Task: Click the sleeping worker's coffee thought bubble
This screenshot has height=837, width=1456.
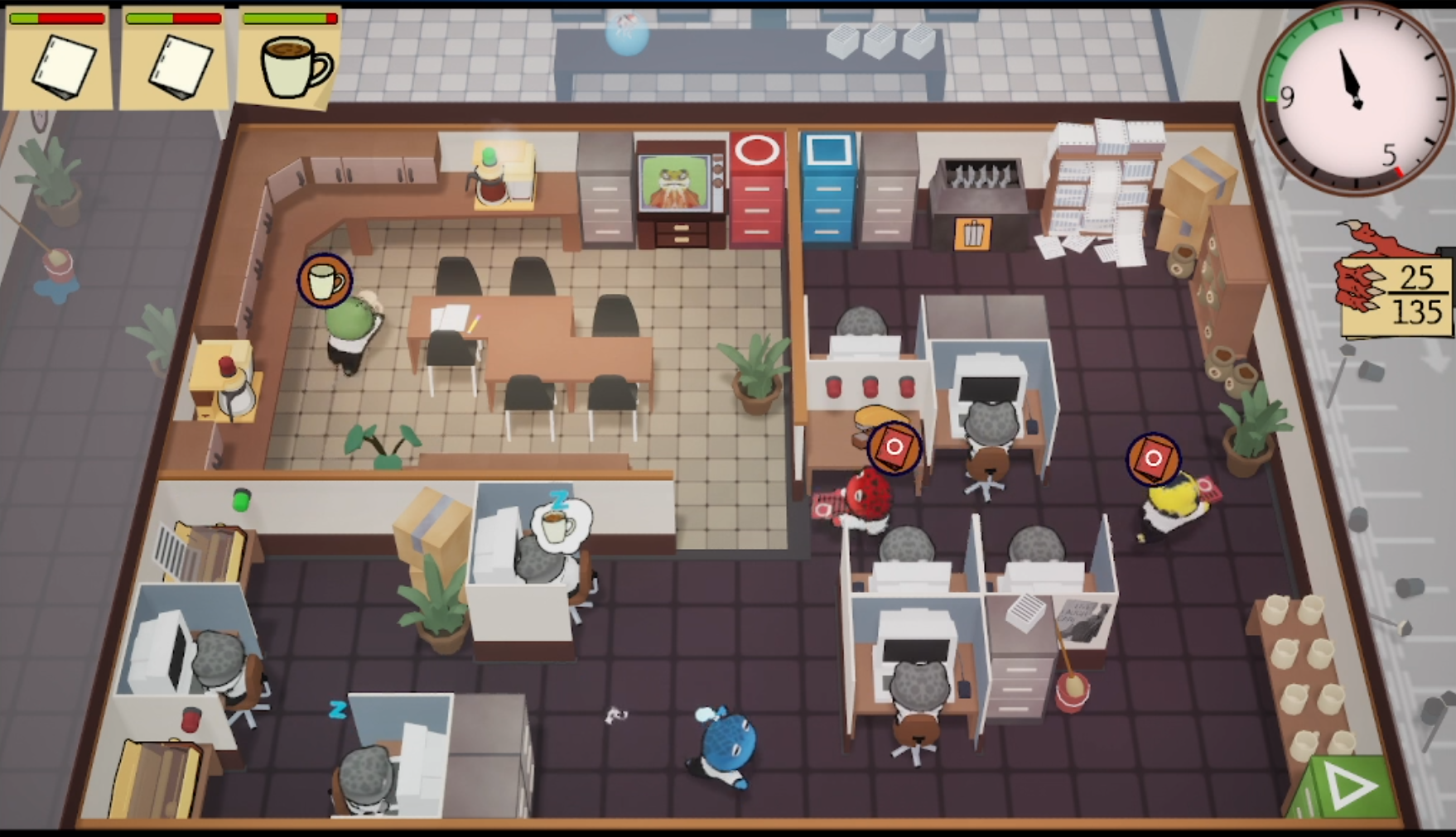Action: [559, 524]
